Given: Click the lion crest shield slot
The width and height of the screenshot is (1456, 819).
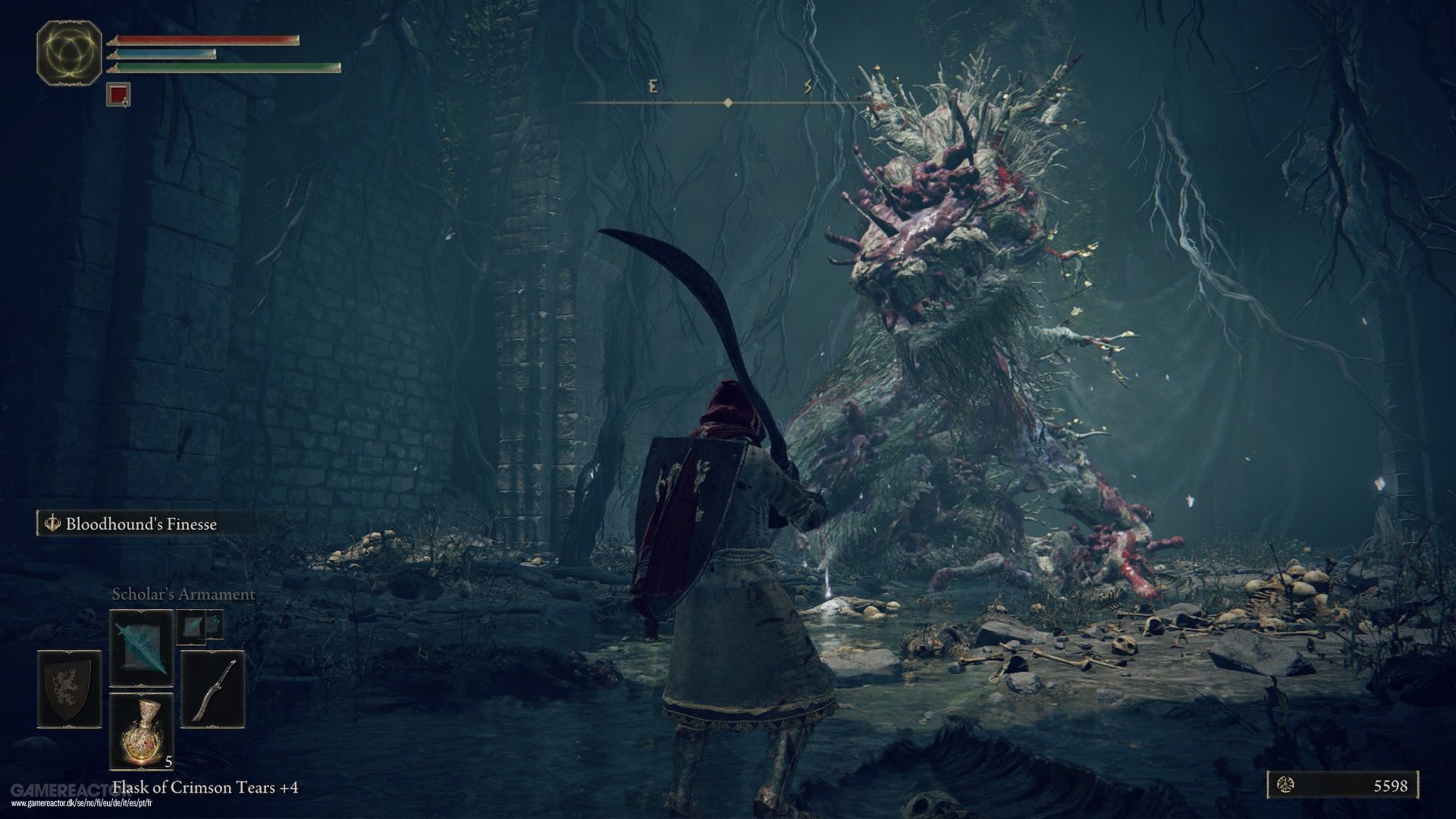Looking at the screenshot, I should (x=69, y=689).
